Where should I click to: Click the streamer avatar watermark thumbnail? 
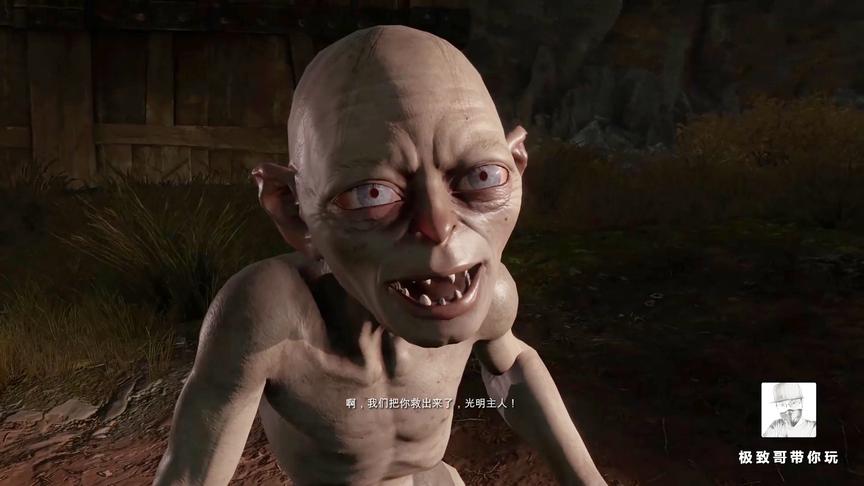click(x=788, y=410)
